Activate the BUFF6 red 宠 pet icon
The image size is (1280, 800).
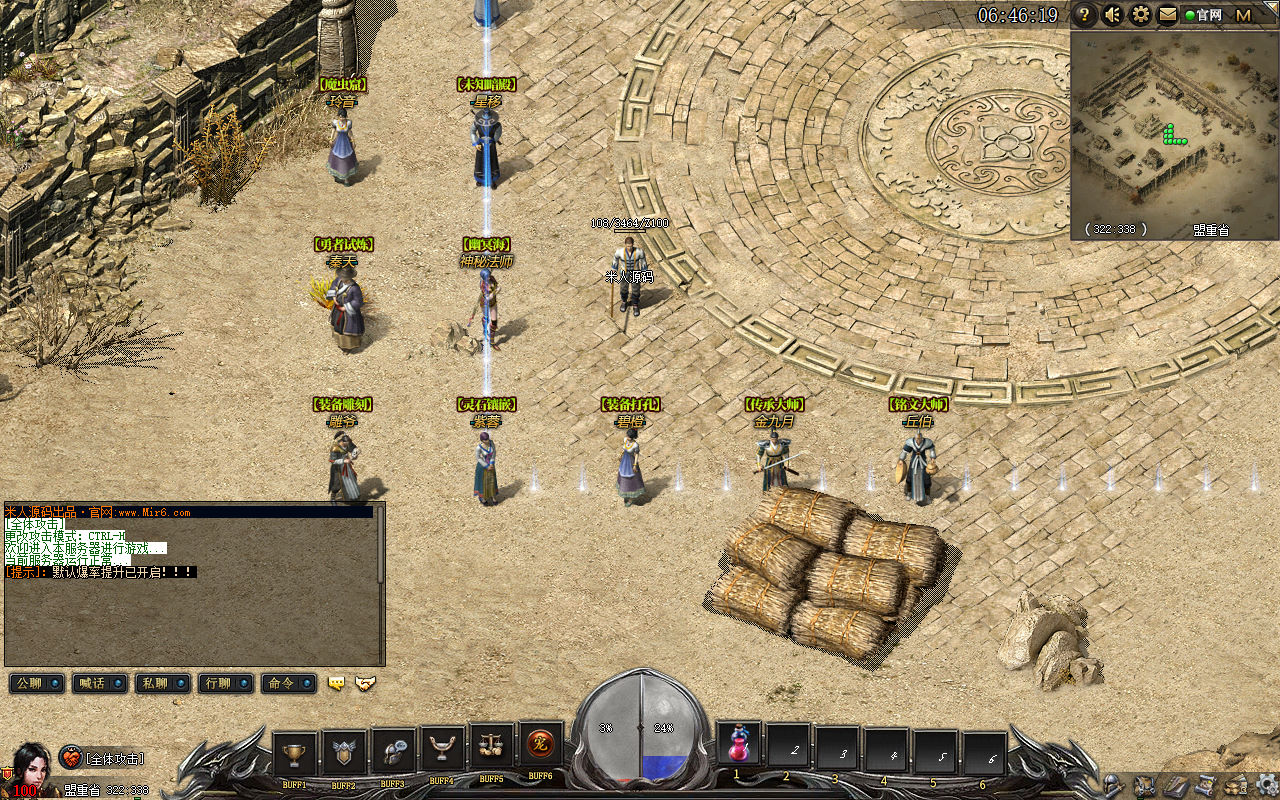(540, 745)
